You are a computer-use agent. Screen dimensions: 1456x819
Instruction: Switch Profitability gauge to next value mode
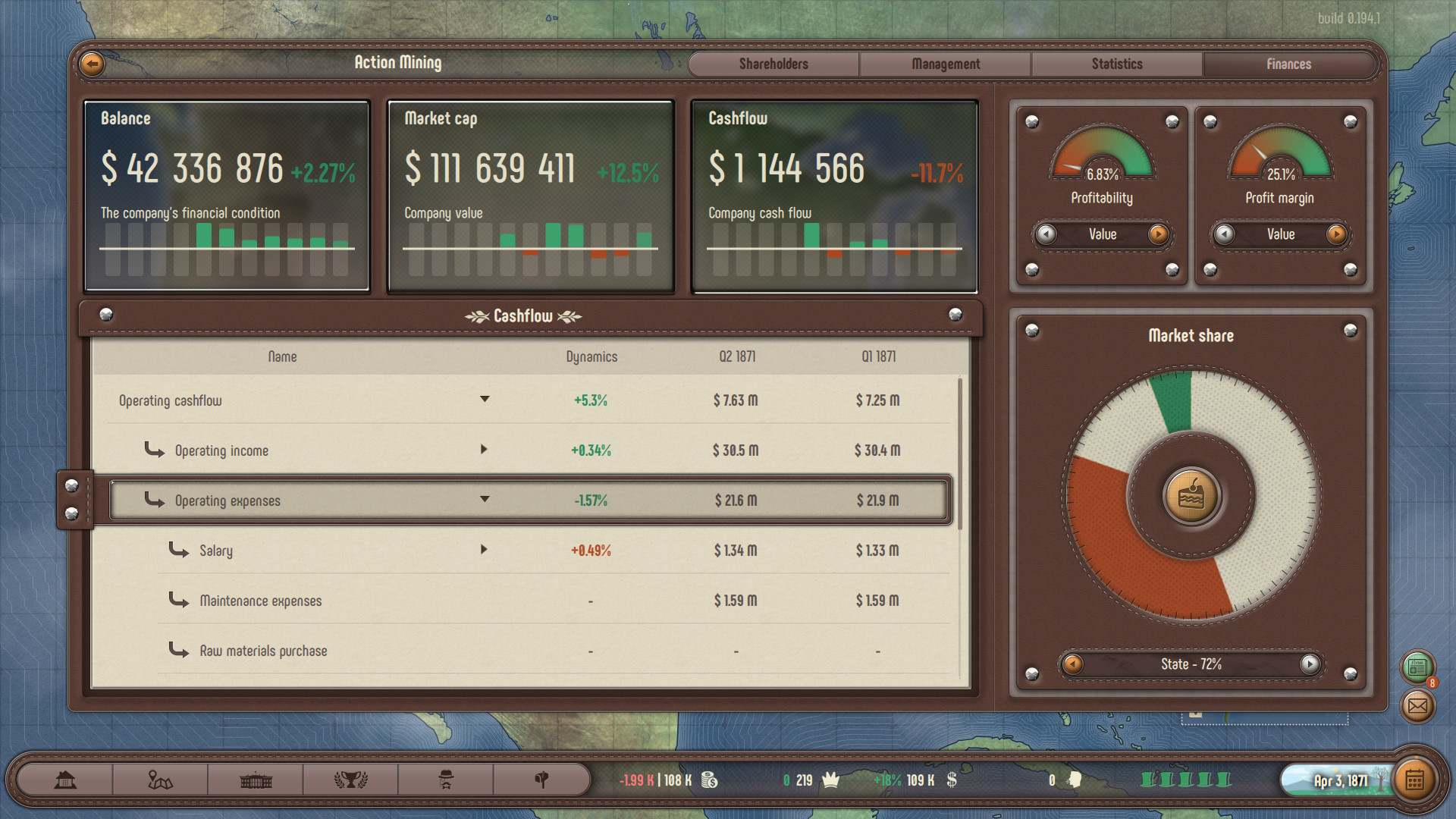[x=1159, y=234]
